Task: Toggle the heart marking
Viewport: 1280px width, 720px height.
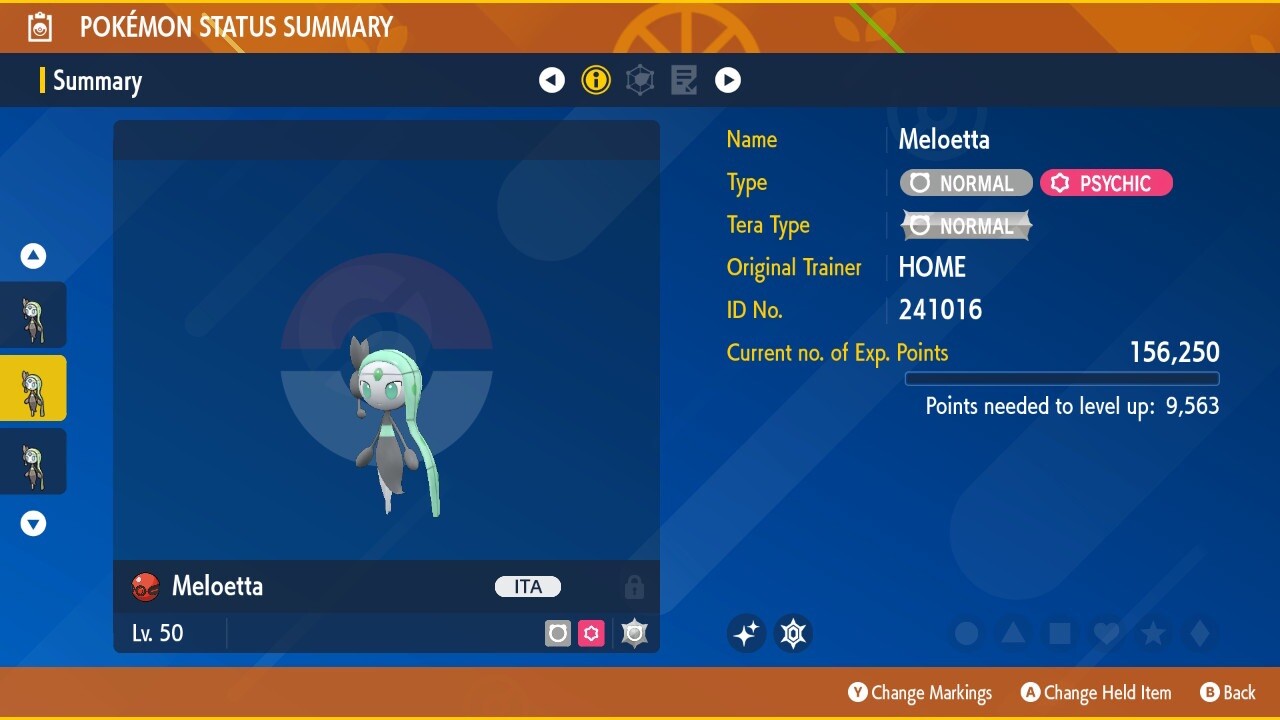Action: click(1106, 633)
